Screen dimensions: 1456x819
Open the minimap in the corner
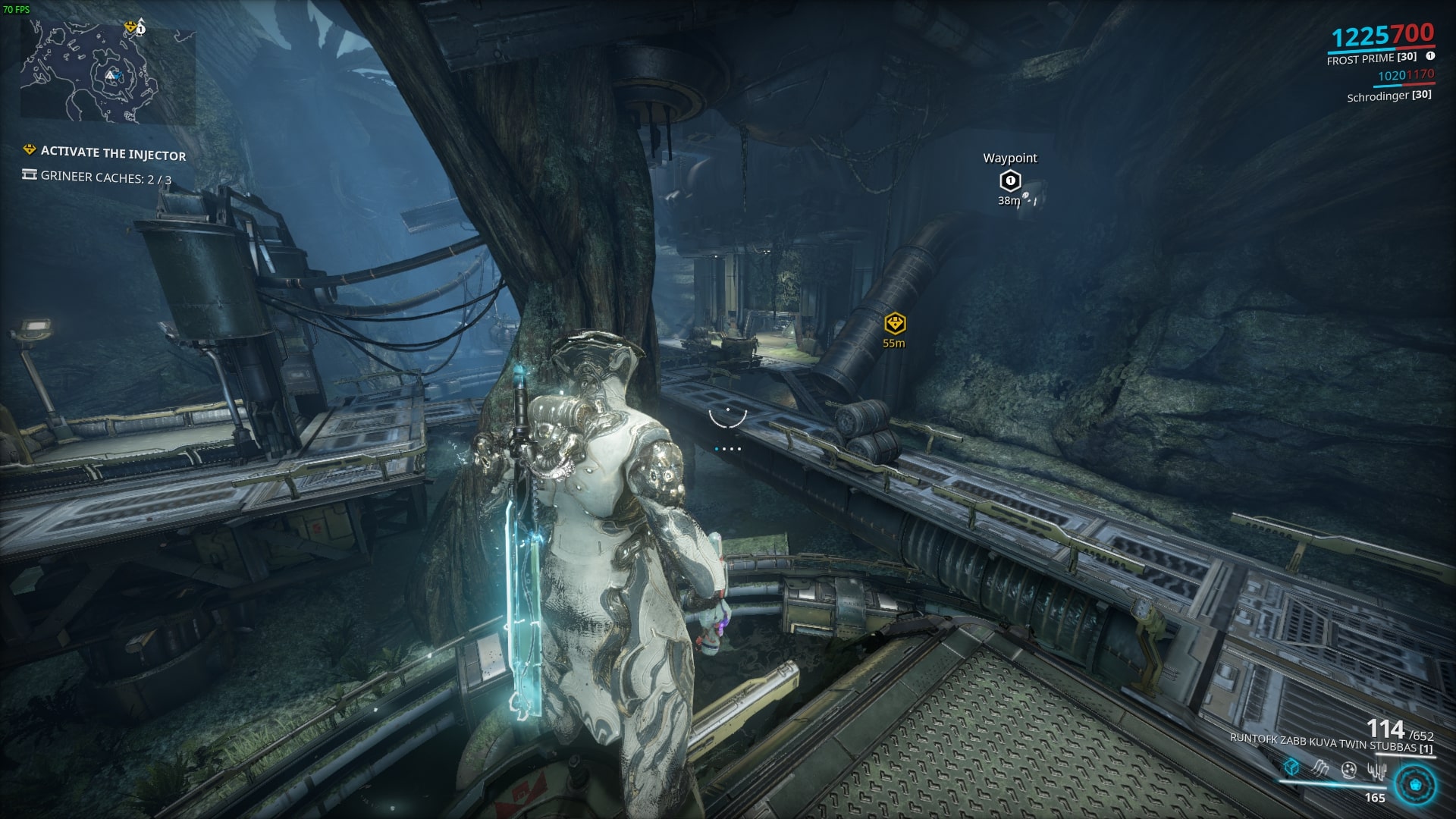click(107, 74)
